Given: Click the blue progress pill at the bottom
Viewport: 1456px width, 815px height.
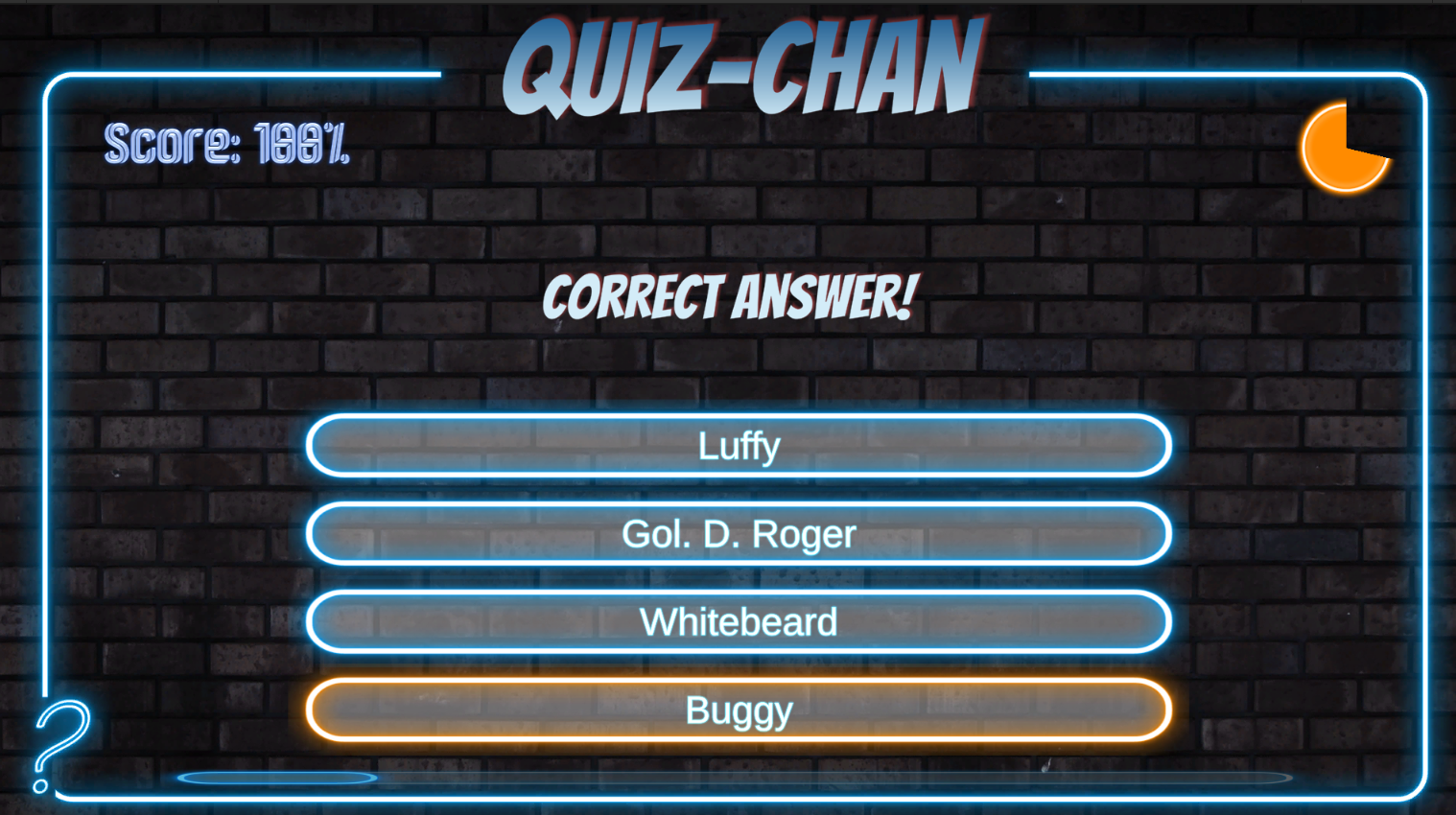Looking at the screenshot, I should [278, 778].
